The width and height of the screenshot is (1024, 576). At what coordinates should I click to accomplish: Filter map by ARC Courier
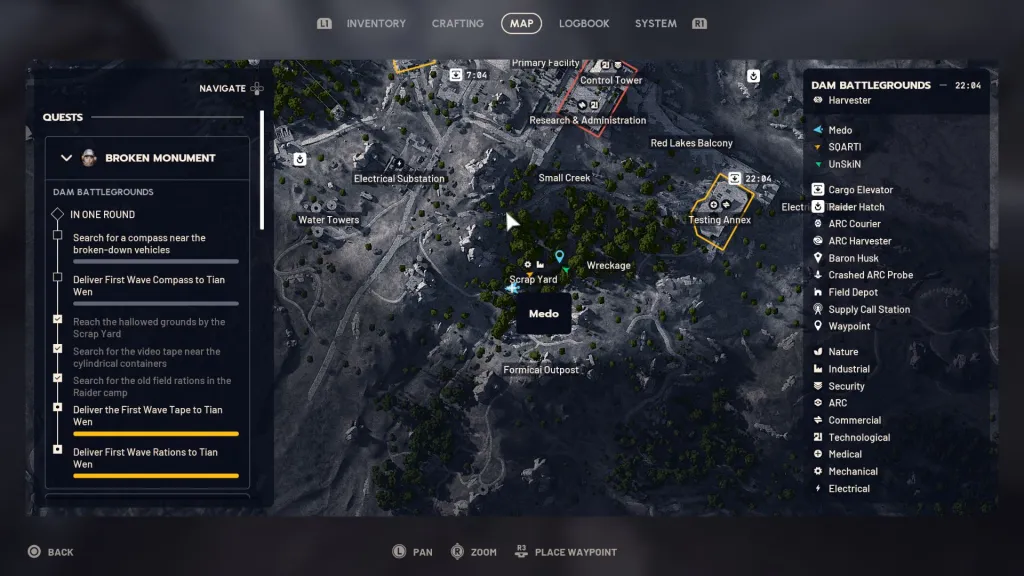854,224
